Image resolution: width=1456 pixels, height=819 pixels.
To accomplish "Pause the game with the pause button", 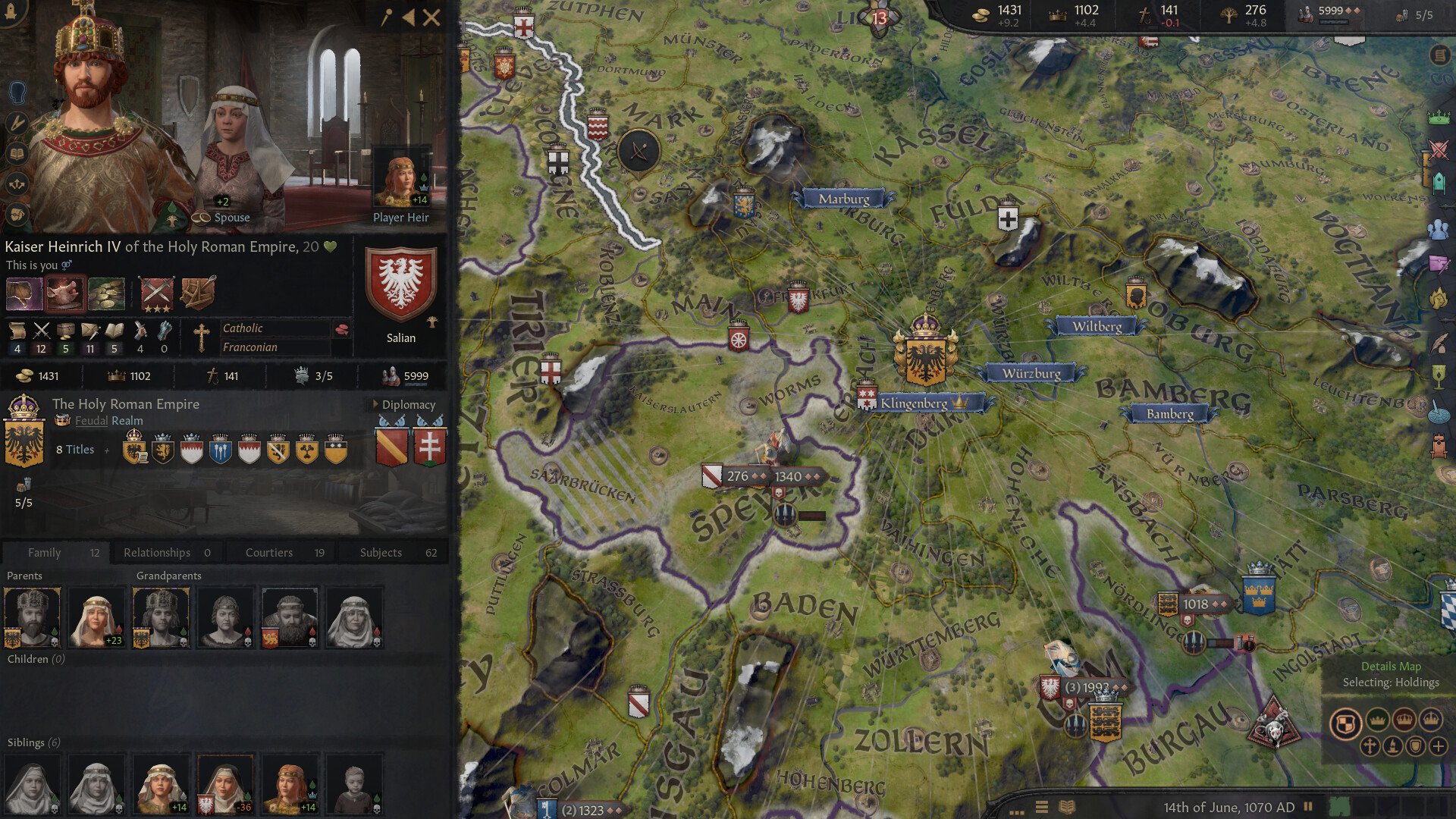I will (1307, 807).
